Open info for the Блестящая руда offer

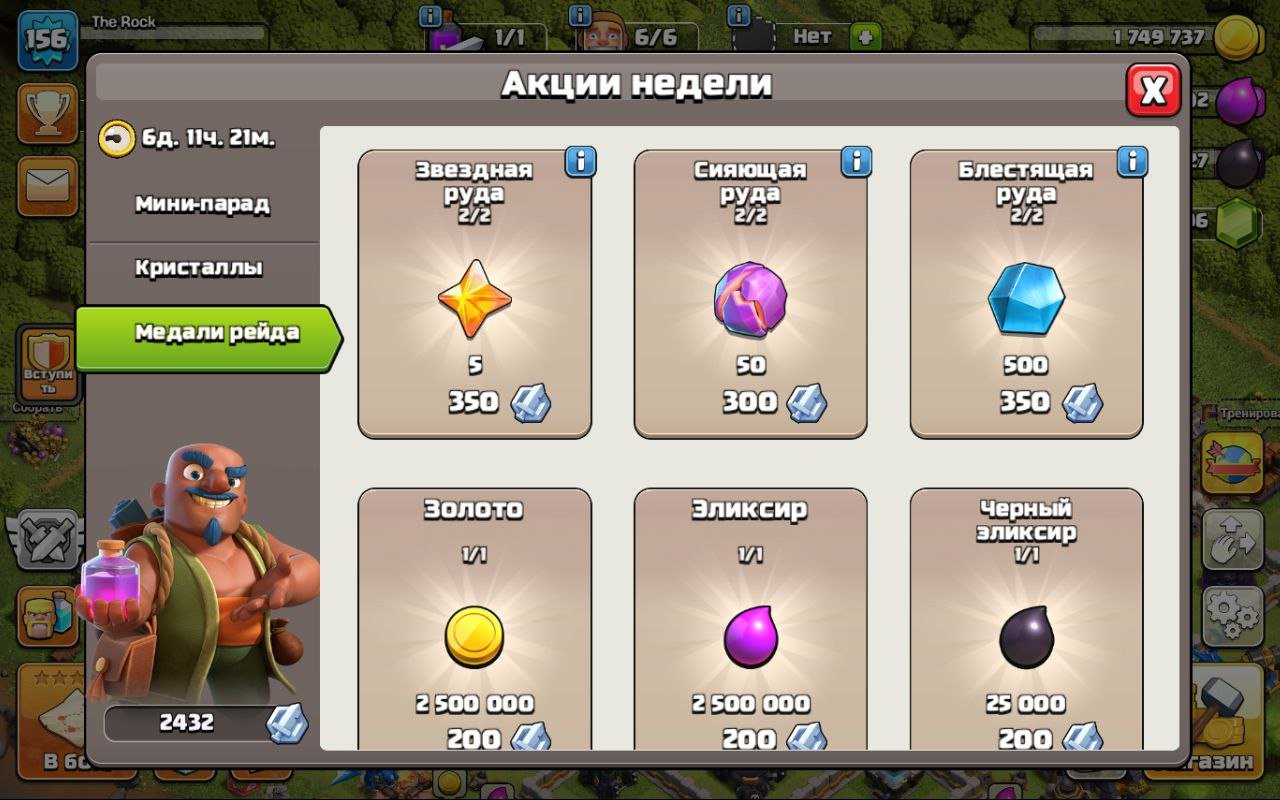pyautogui.click(x=1131, y=160)
